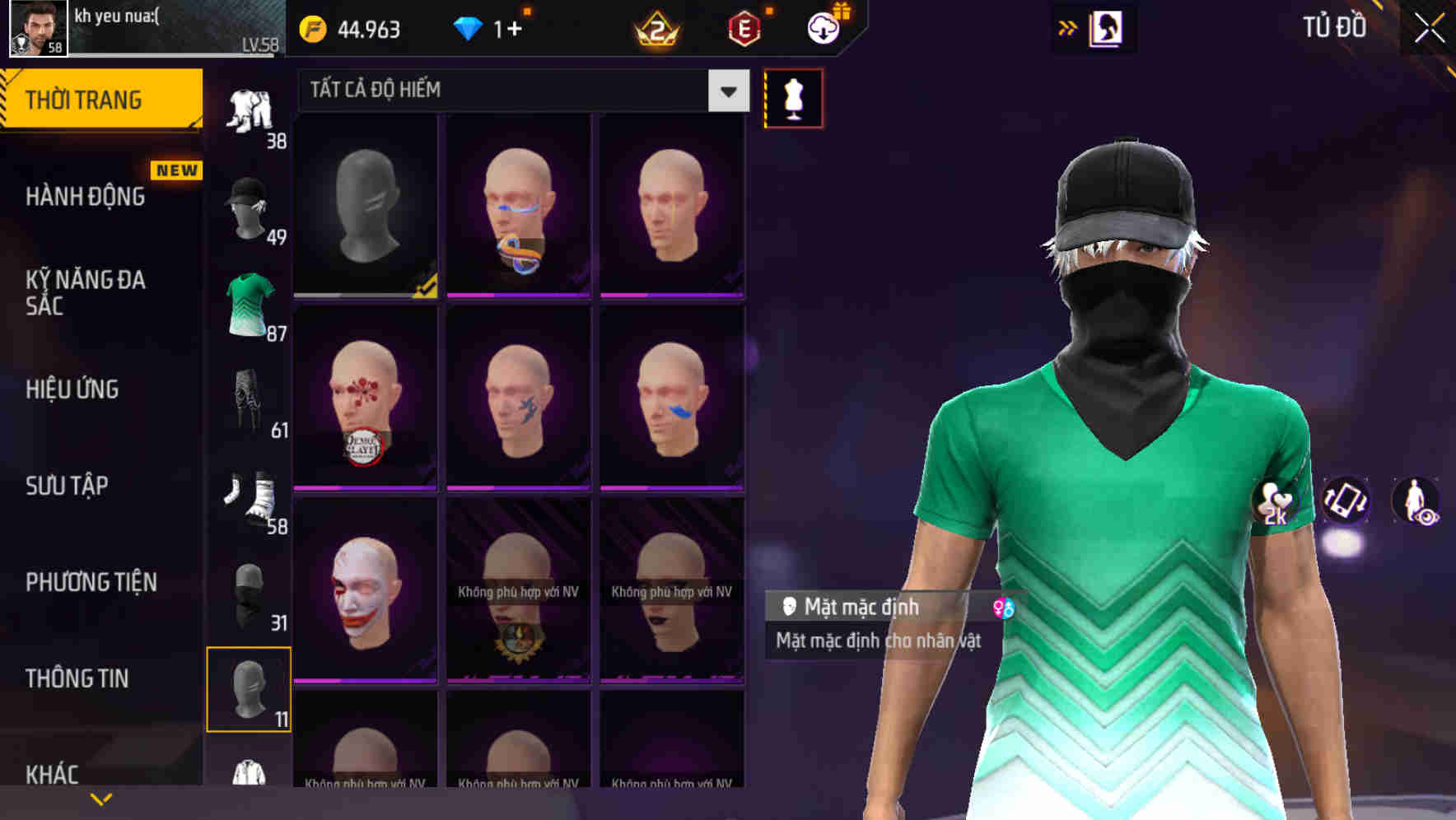1456x820 pixels.
Task: Toggle the cloud download gift icon
Action: click(x=825, y=27)
